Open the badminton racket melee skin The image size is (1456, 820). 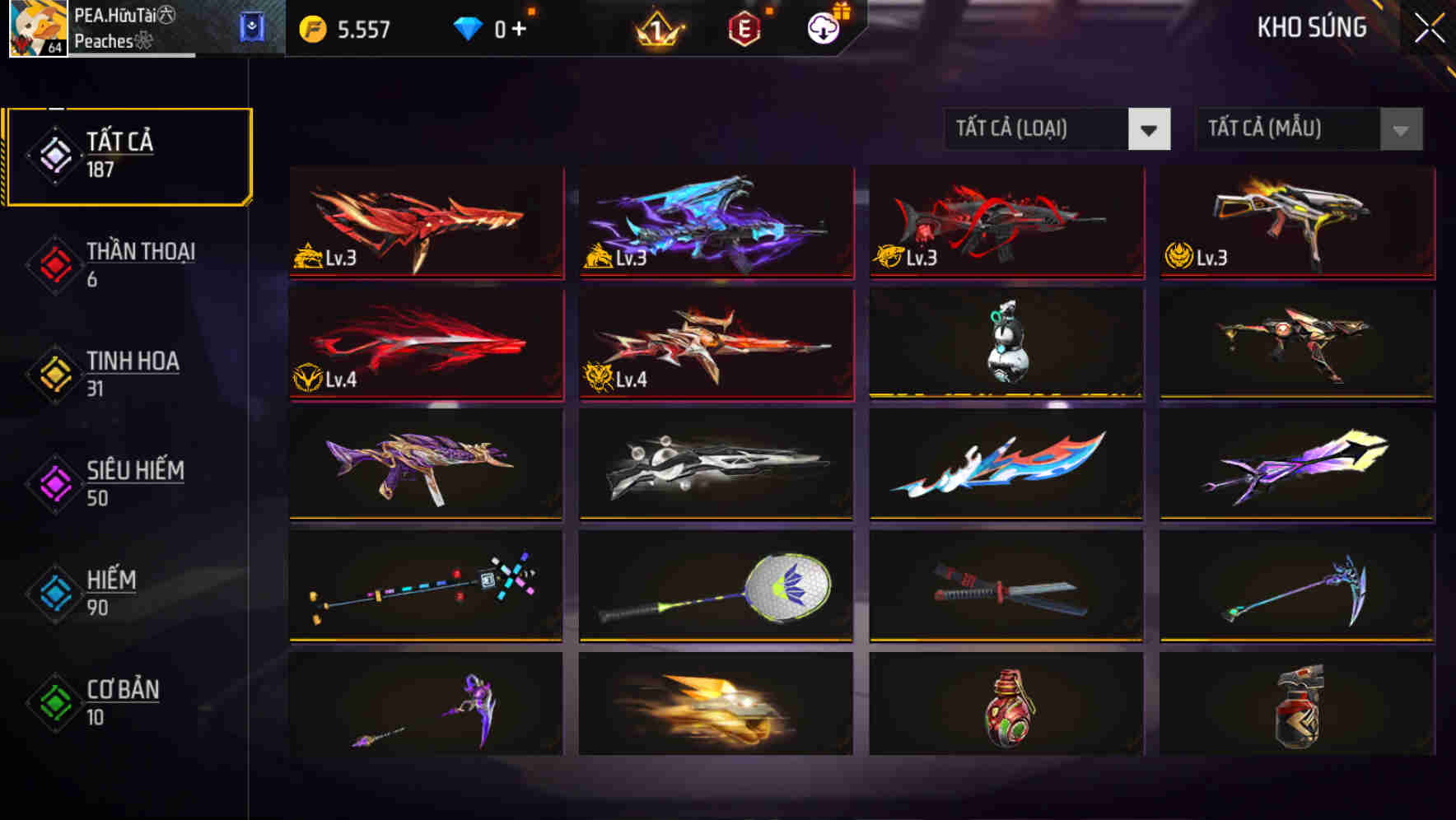click(x=715, y=585)
